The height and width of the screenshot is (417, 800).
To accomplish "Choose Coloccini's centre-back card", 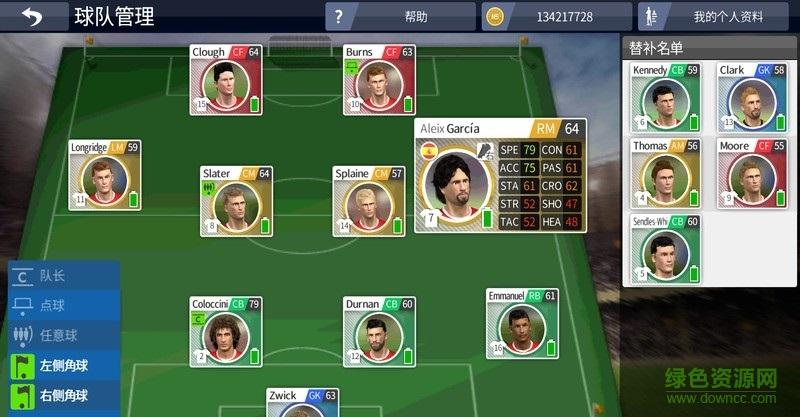I will [x=226, y=330].
